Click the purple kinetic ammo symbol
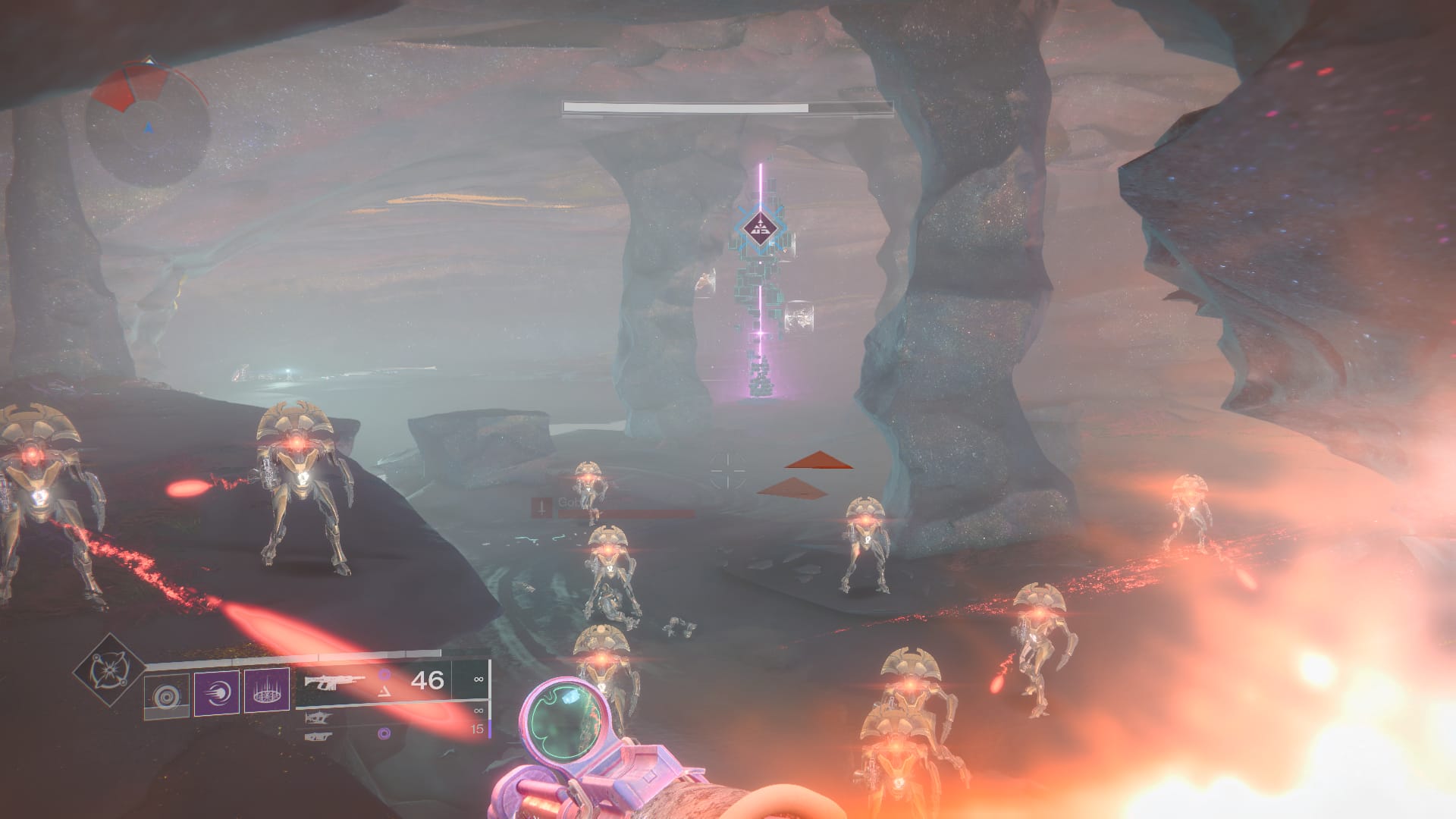 point(384,676)
